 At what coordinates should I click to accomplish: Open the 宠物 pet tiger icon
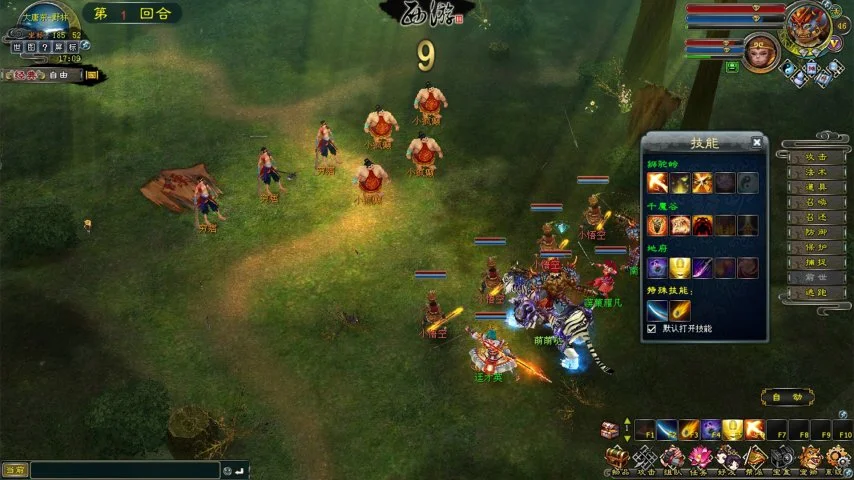tap(809, 458)
